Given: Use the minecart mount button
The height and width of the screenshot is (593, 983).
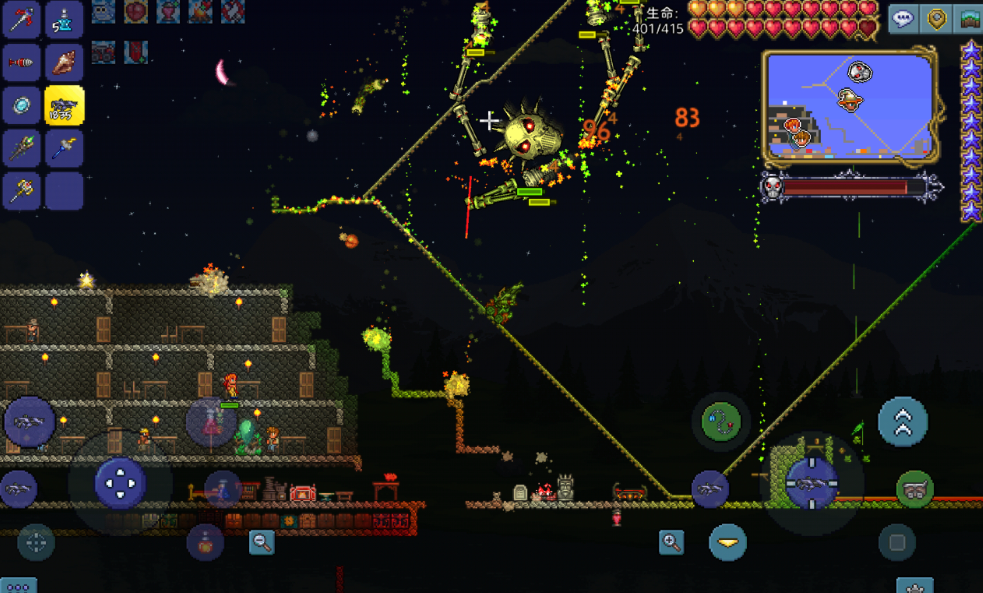Looking at the screenshot, I should tap(914, 489).
